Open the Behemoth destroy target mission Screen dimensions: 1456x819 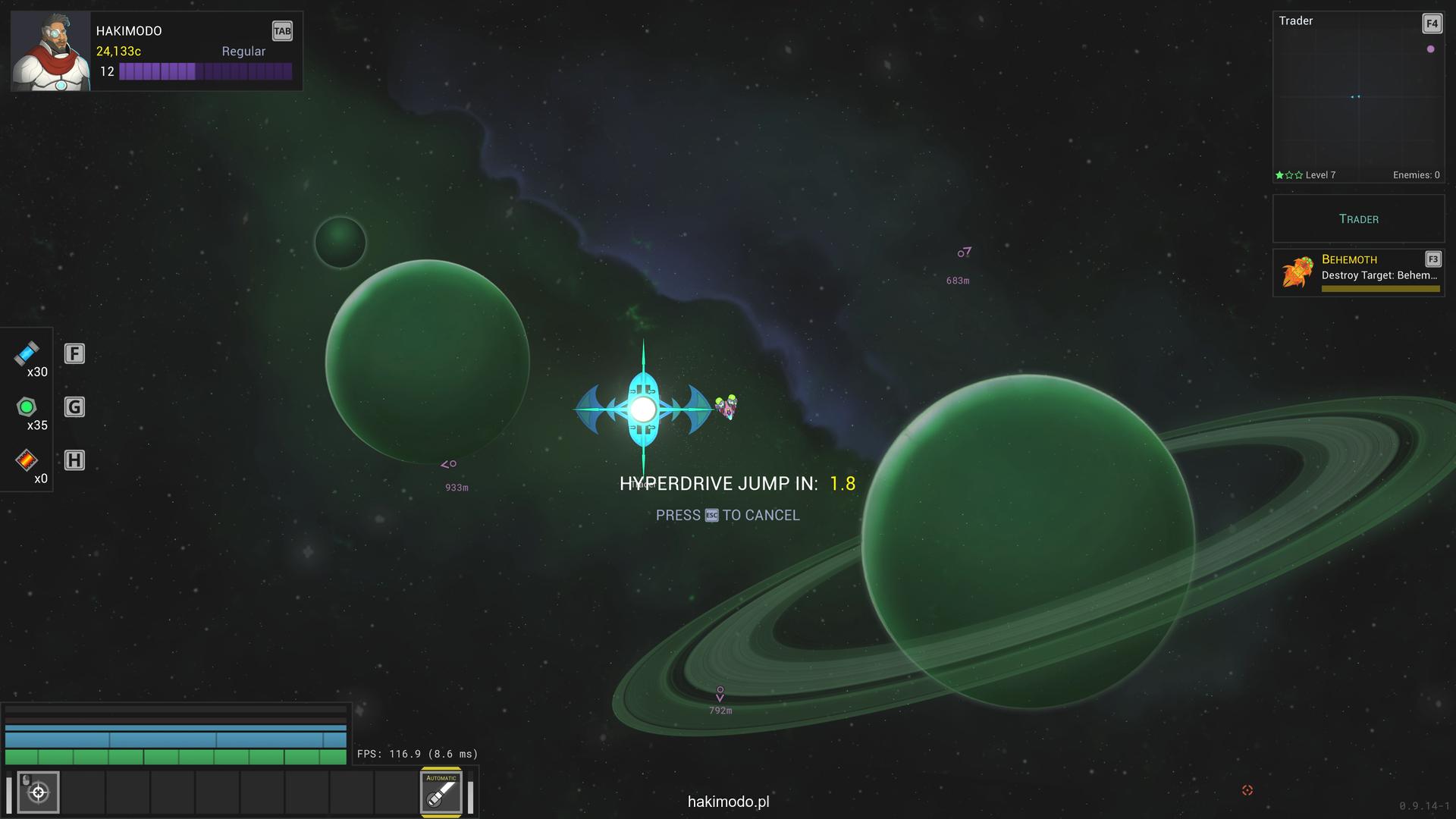point(1358,273)
